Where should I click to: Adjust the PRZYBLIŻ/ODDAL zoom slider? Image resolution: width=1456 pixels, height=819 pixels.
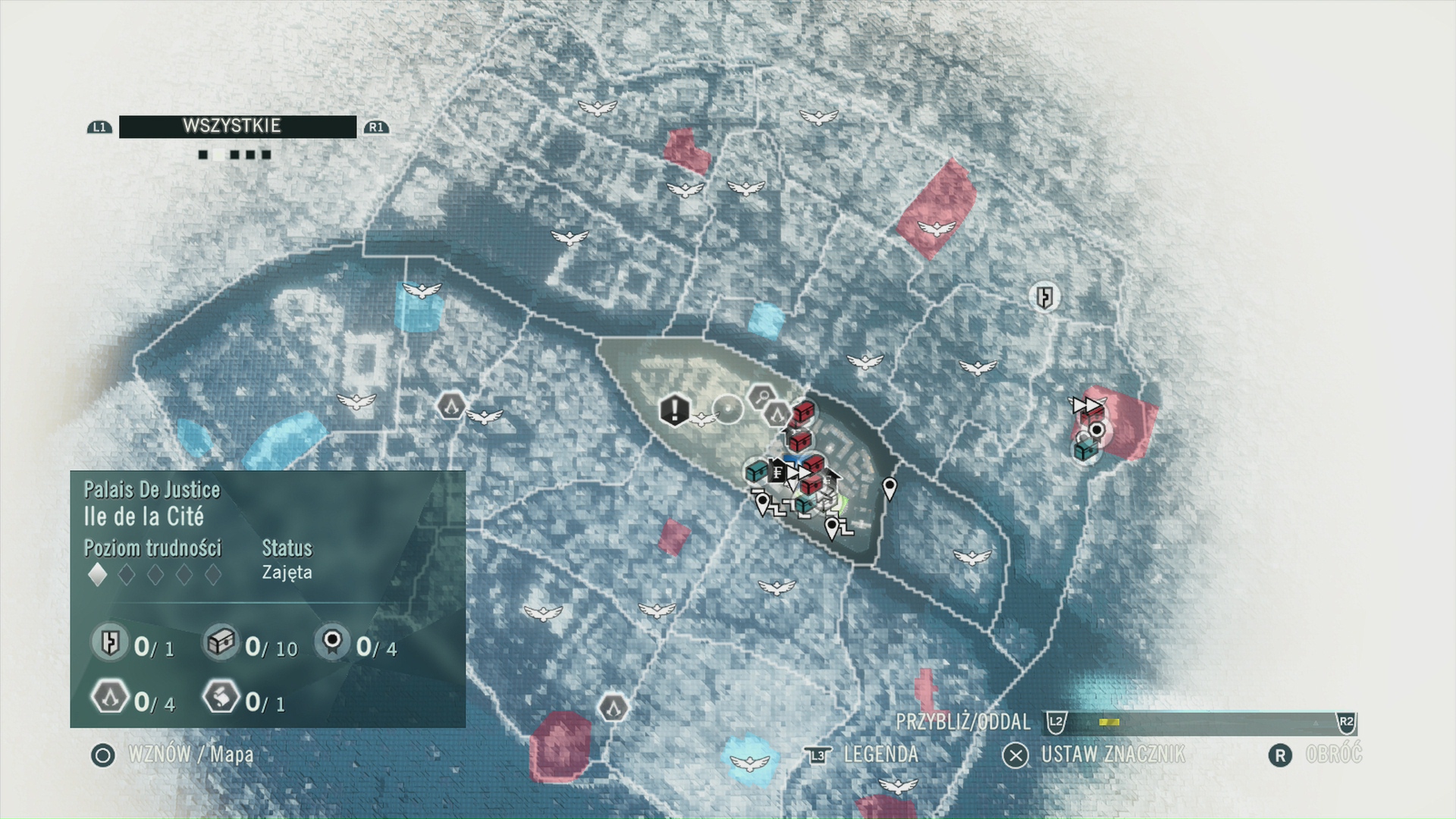click(1200, 723)
